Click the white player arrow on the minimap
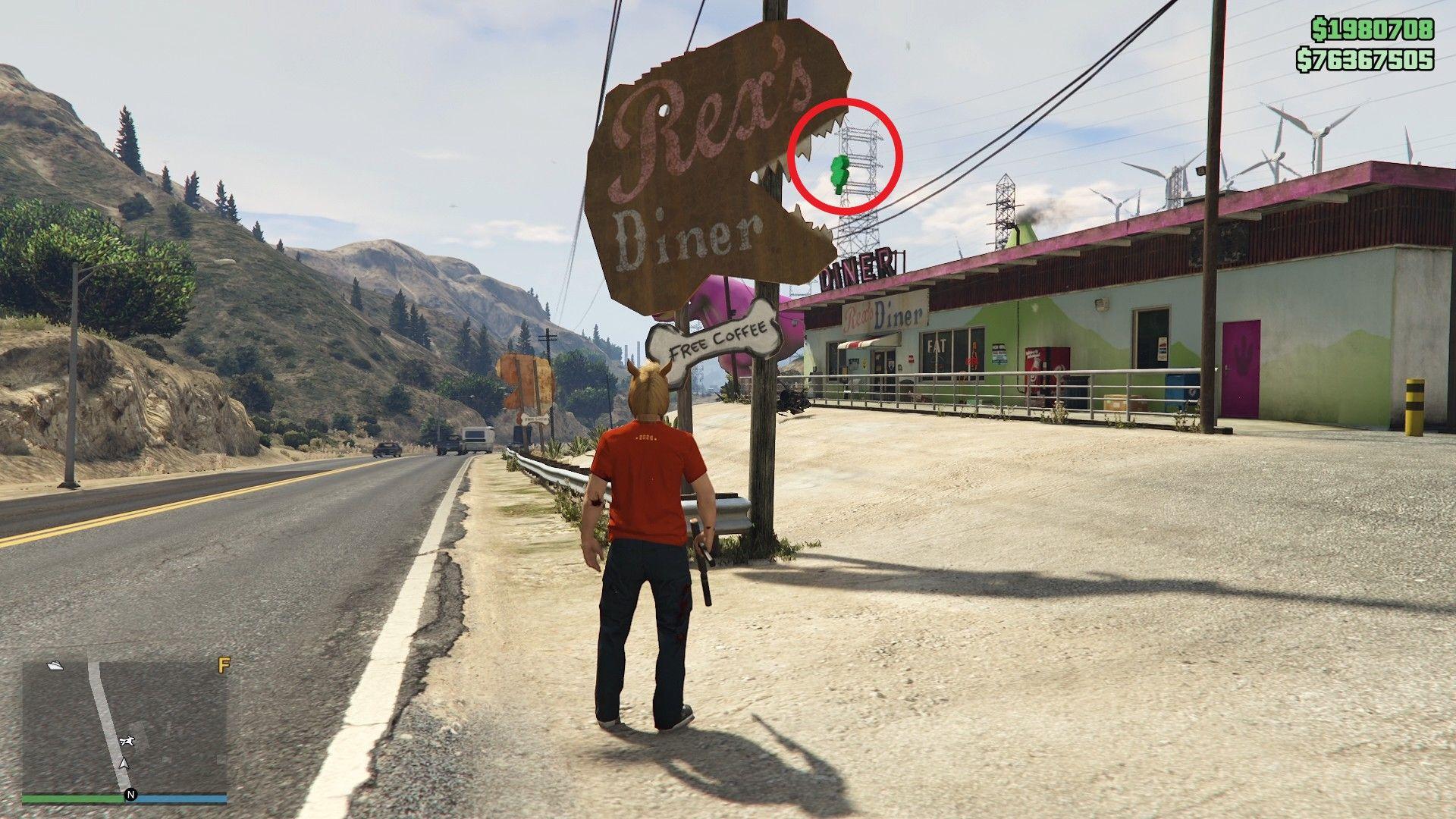 [x=124, y=763]
